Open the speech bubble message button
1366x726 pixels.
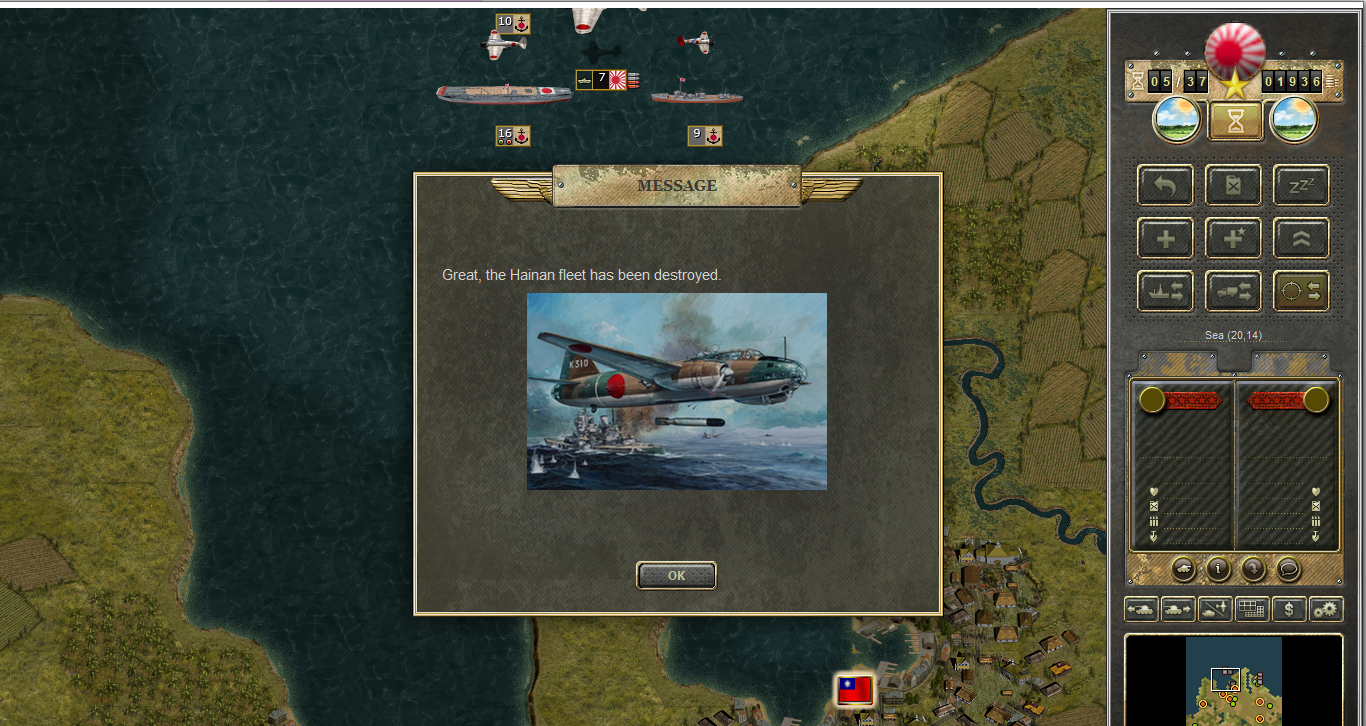click(x=1288, y=569)
